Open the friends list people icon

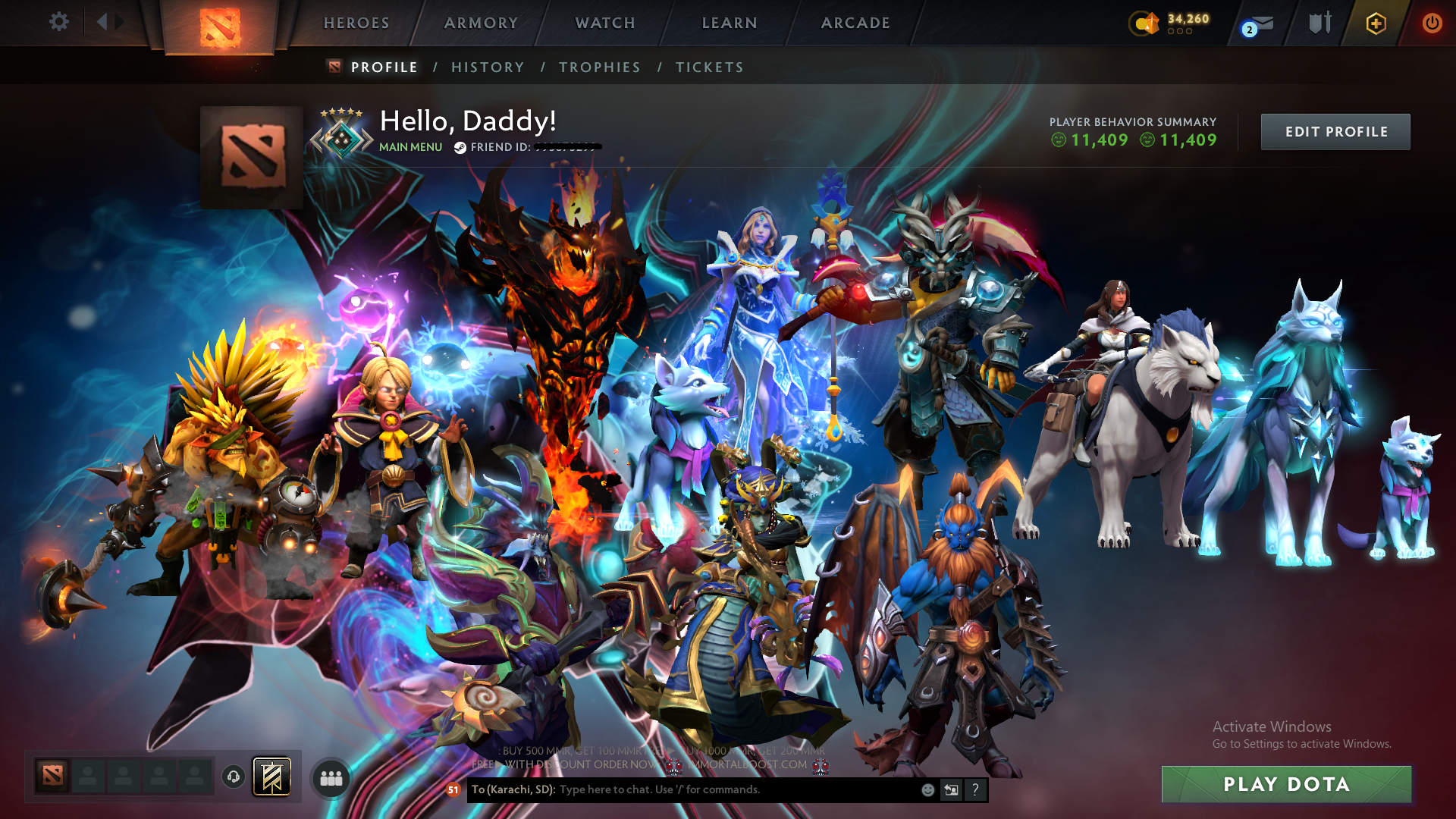(x=330, y=778)
